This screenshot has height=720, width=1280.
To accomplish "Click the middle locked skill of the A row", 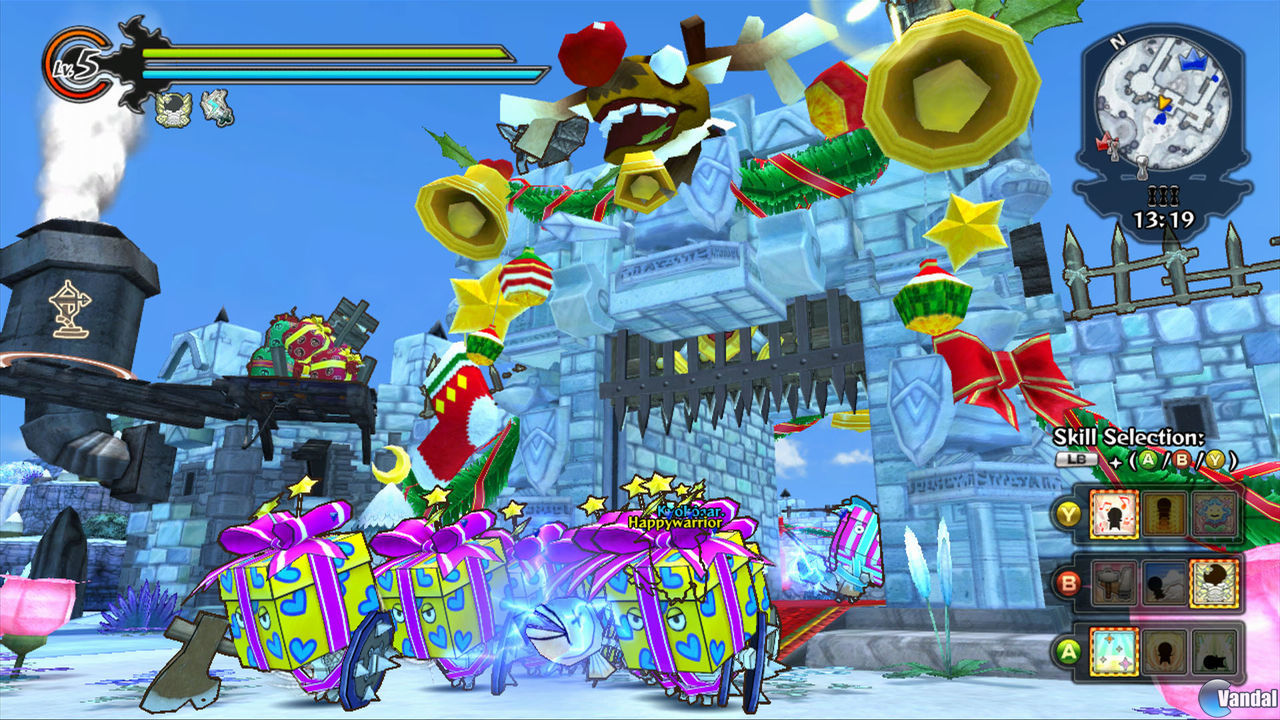I will point(1164,651).
